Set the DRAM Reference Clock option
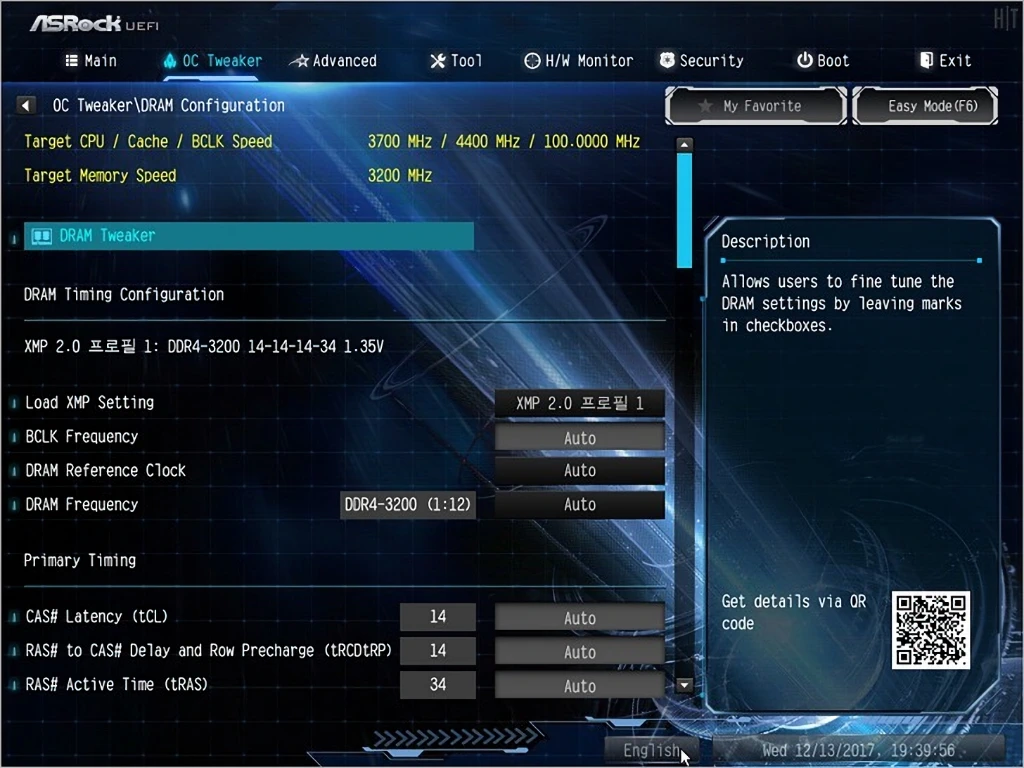This screenshot has height=768, width=1024. [580, 471]
